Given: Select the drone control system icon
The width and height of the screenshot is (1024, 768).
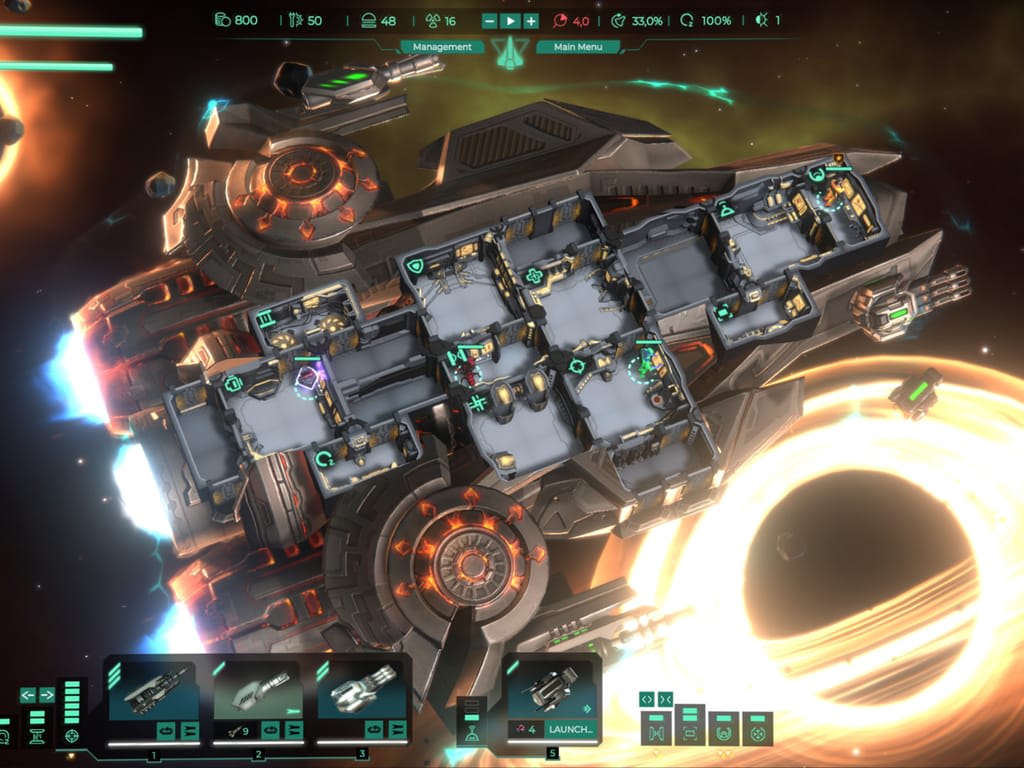Looking at the screenshot, I should tap(470, 735).
